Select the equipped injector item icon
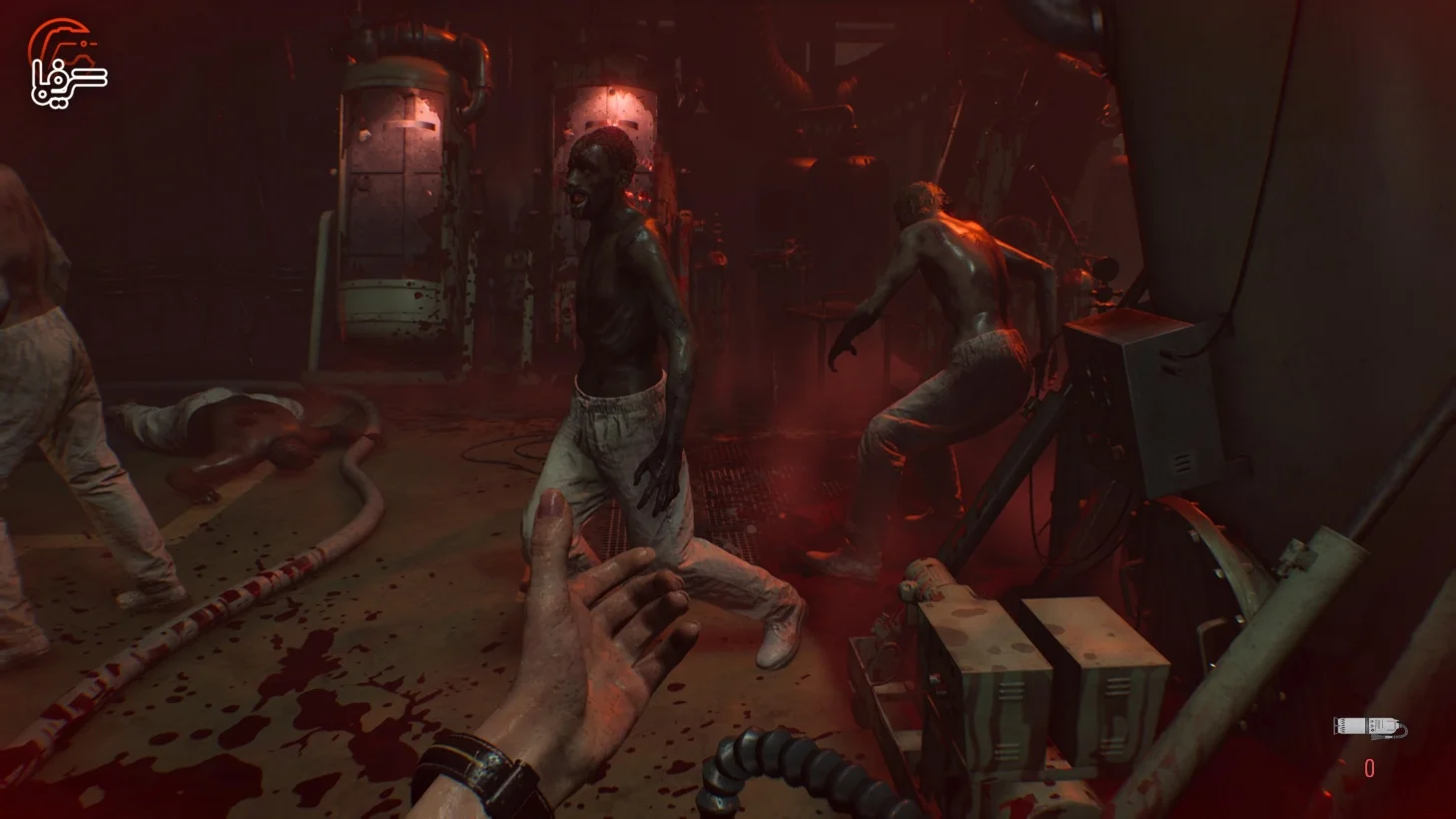This screenshot has width=1456, height=819. [1368, 727]
